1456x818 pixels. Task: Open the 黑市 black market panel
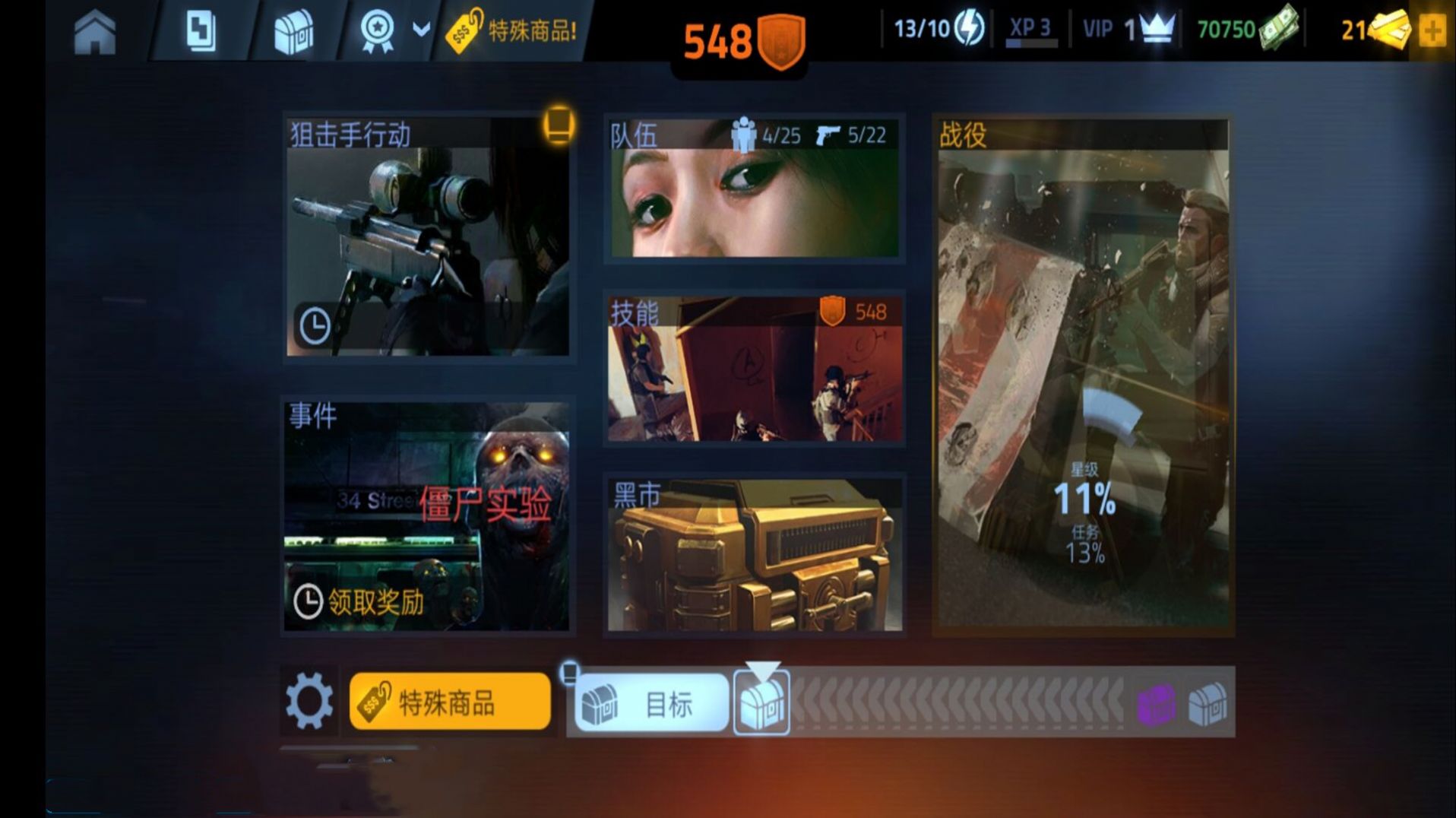755,555
